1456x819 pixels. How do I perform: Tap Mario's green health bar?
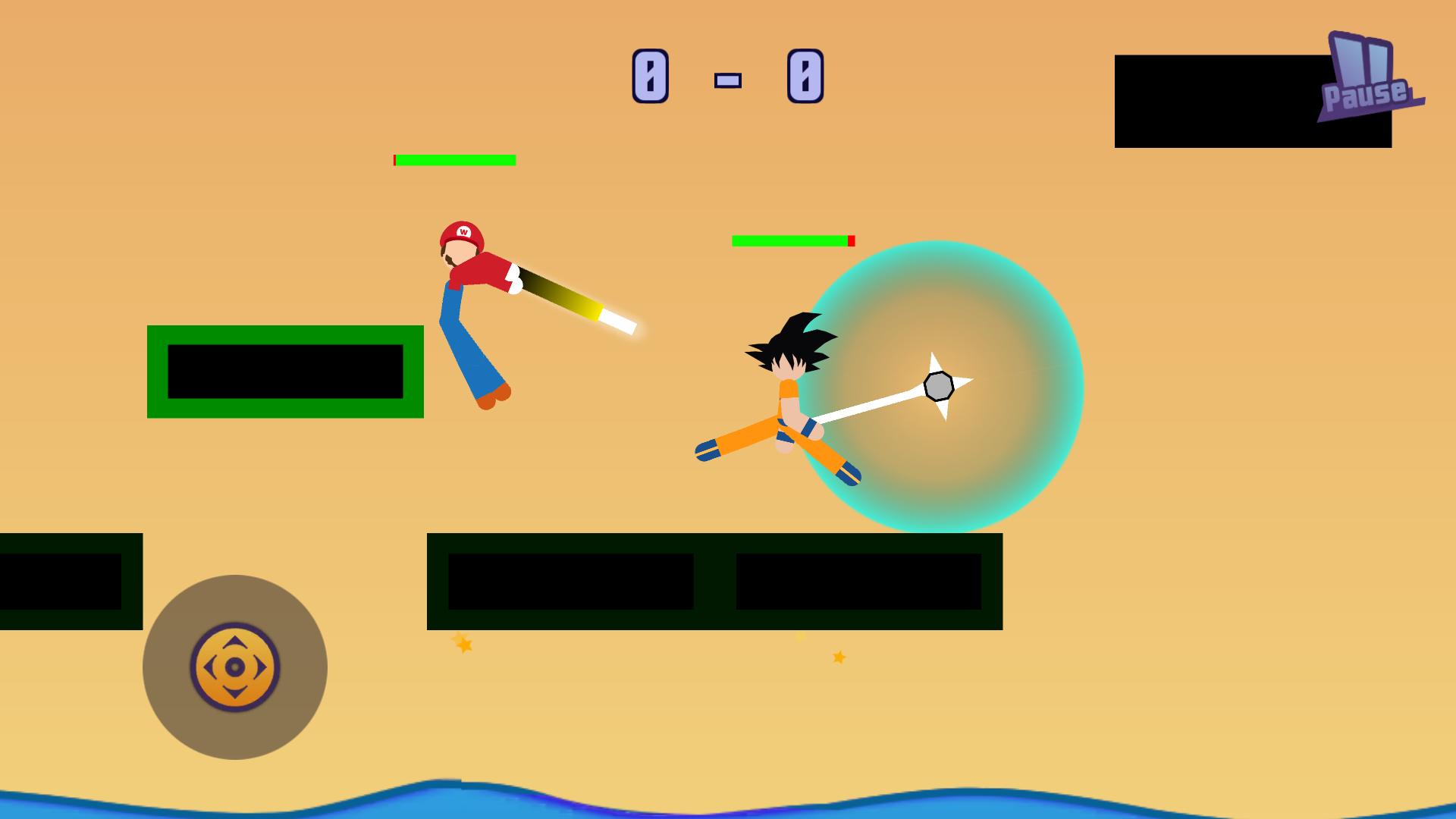point(455,160)
